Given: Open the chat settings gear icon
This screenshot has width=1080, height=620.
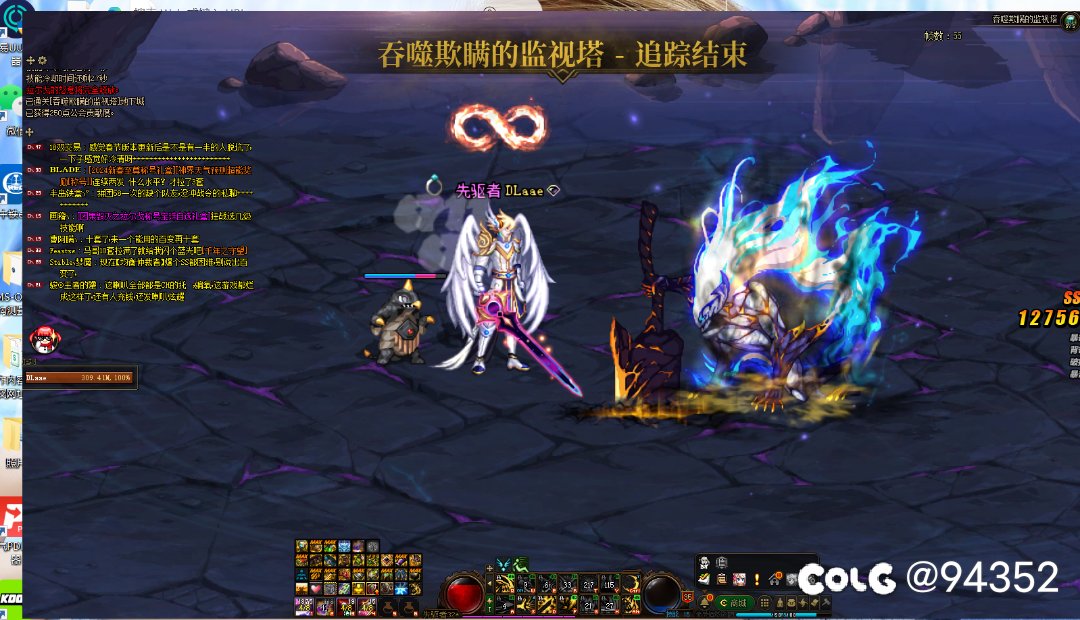Looking at the screenshot, I should [42, 61].
